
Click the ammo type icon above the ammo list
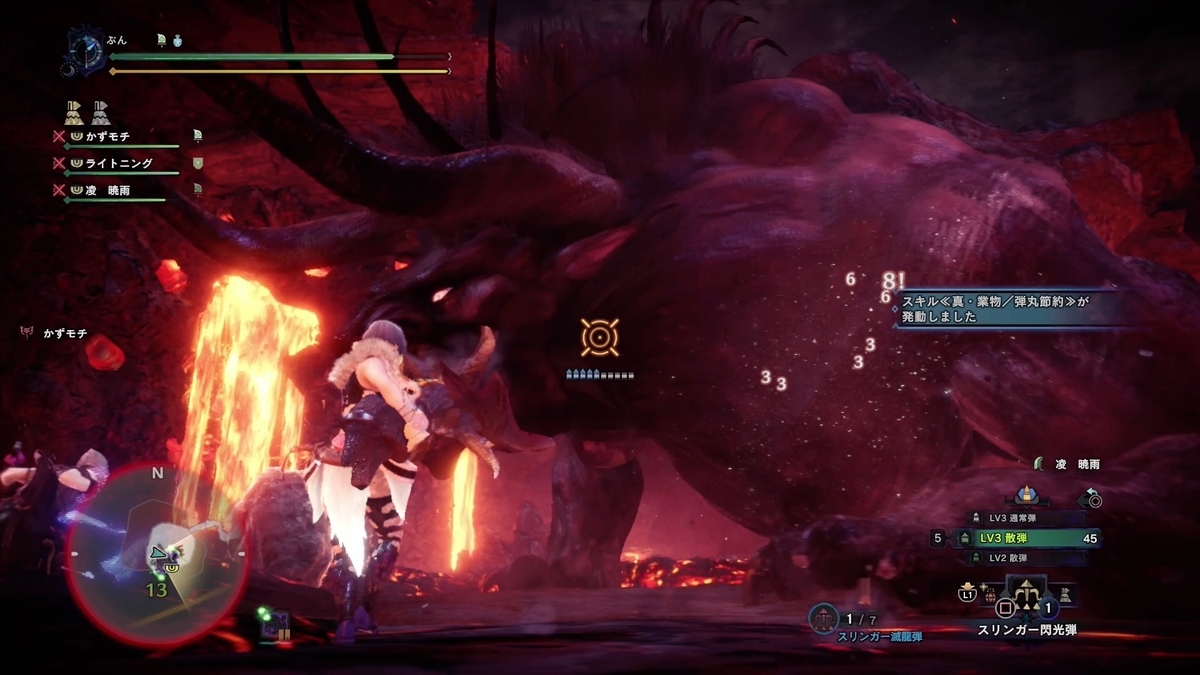1025,494
